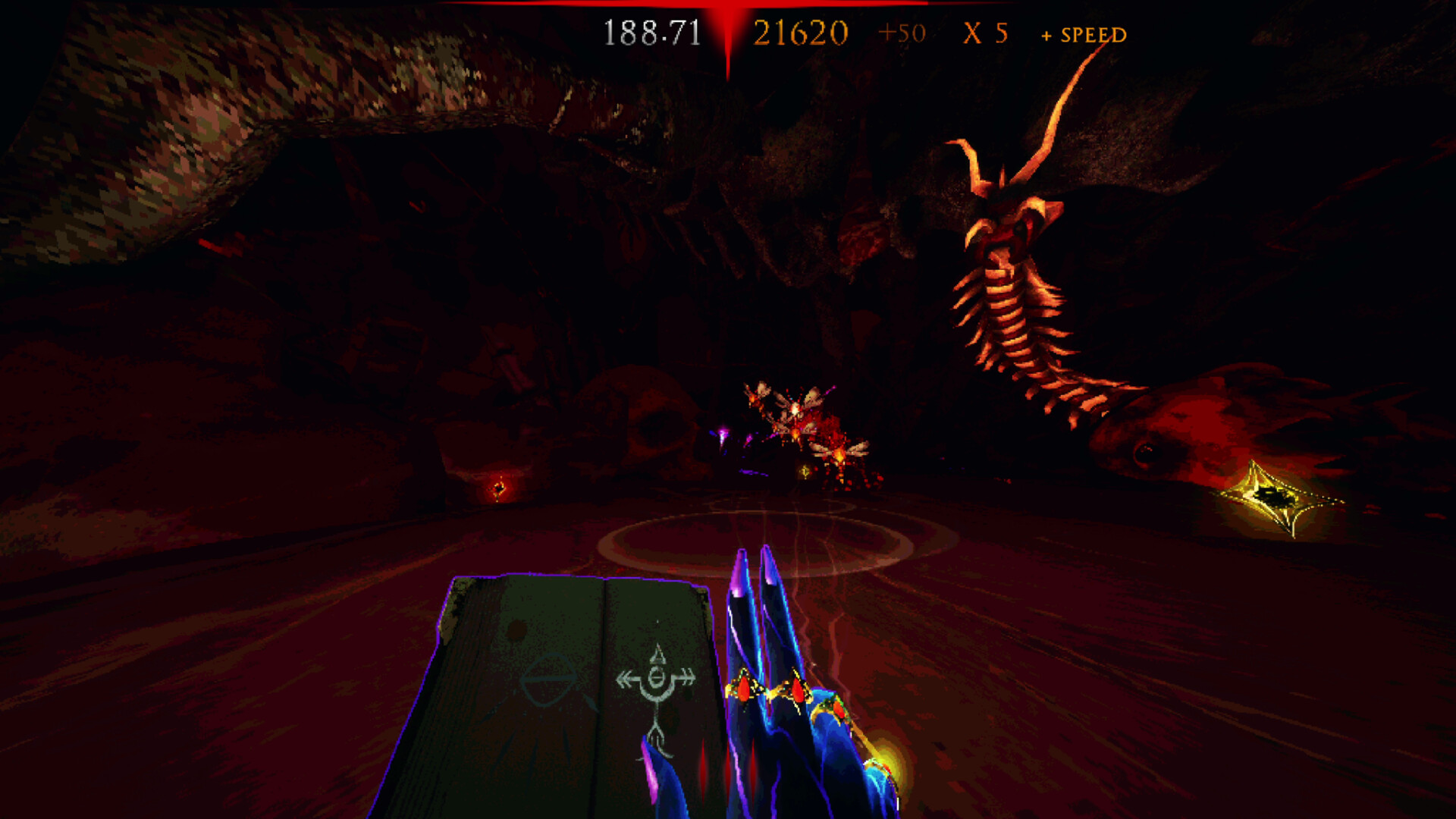Screen dimensions: 1456x819
Task: Toggle the ring gem on the index finger
Action: [745, 690]
